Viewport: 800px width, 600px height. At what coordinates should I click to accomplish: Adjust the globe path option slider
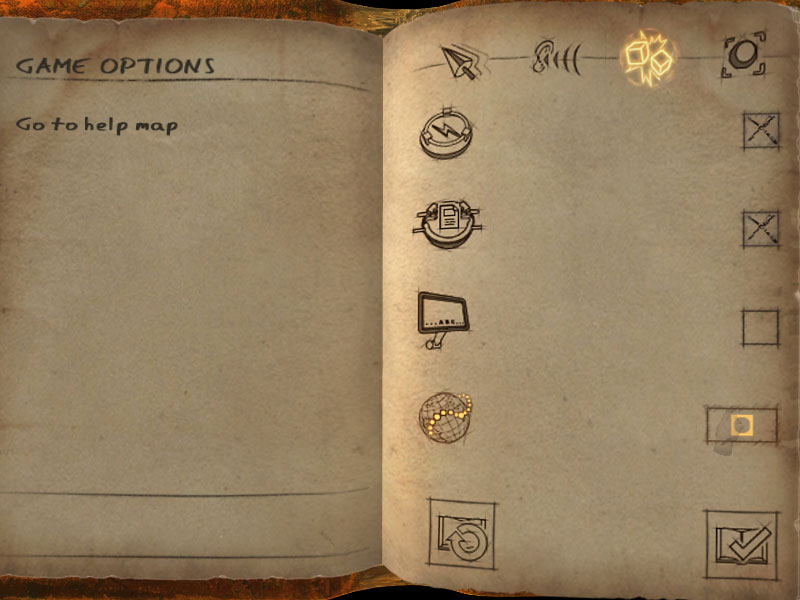click(741, 425)
